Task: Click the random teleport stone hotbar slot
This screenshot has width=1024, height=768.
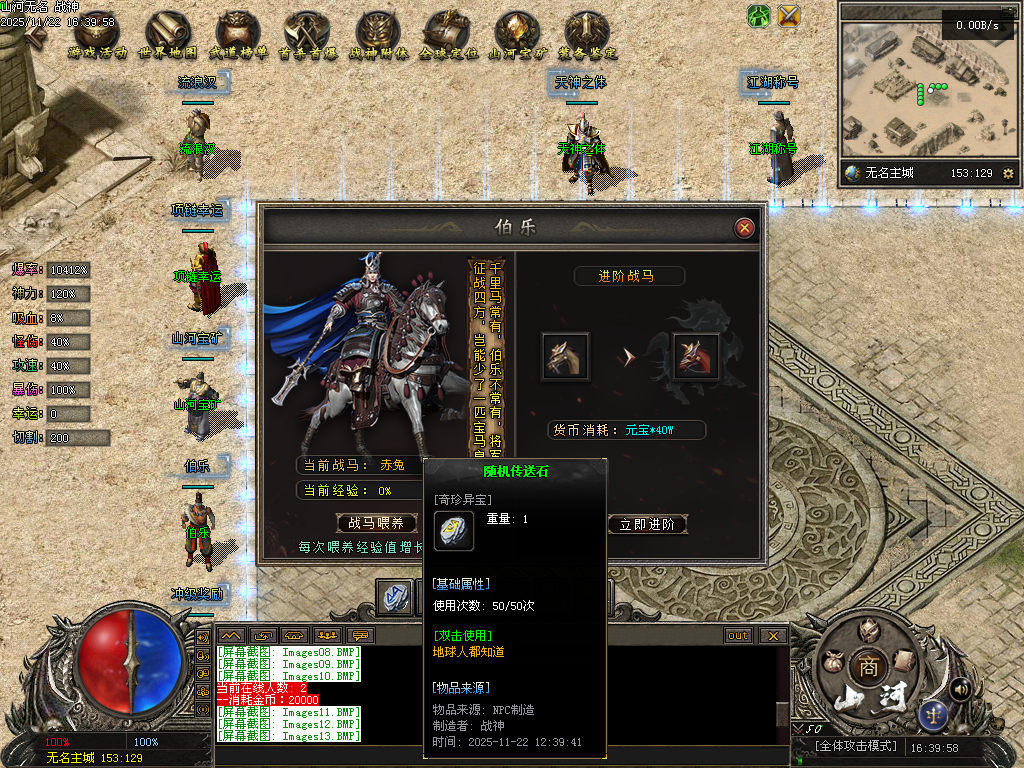Action: pyautogui.click(x=398, y=597)
